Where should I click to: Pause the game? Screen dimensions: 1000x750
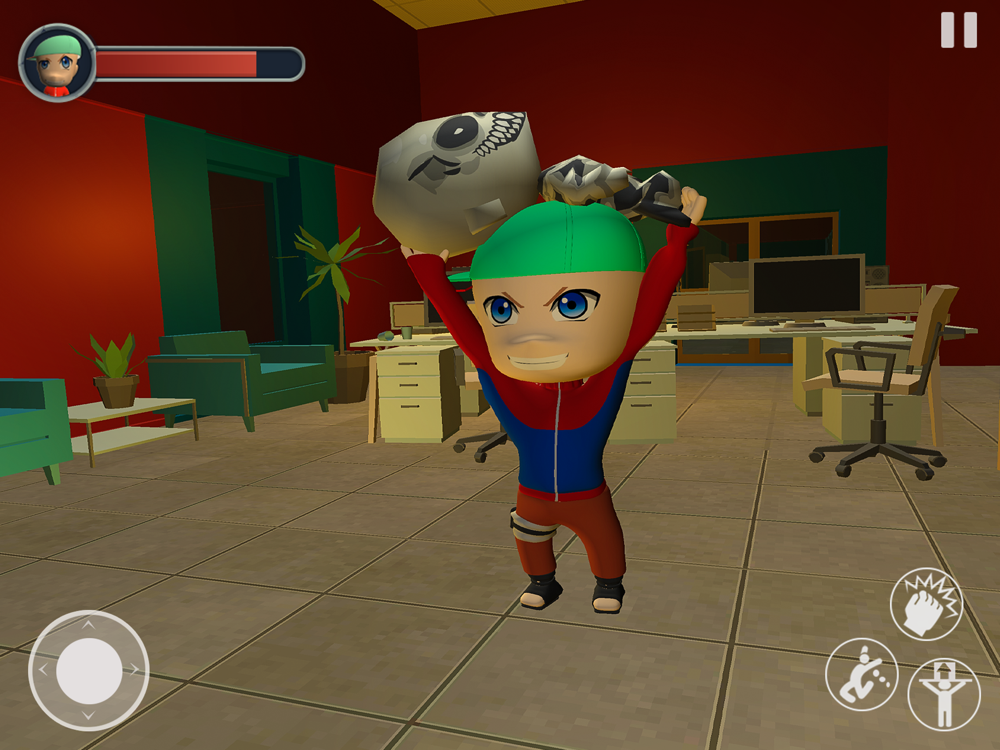[x=958, y=30]
